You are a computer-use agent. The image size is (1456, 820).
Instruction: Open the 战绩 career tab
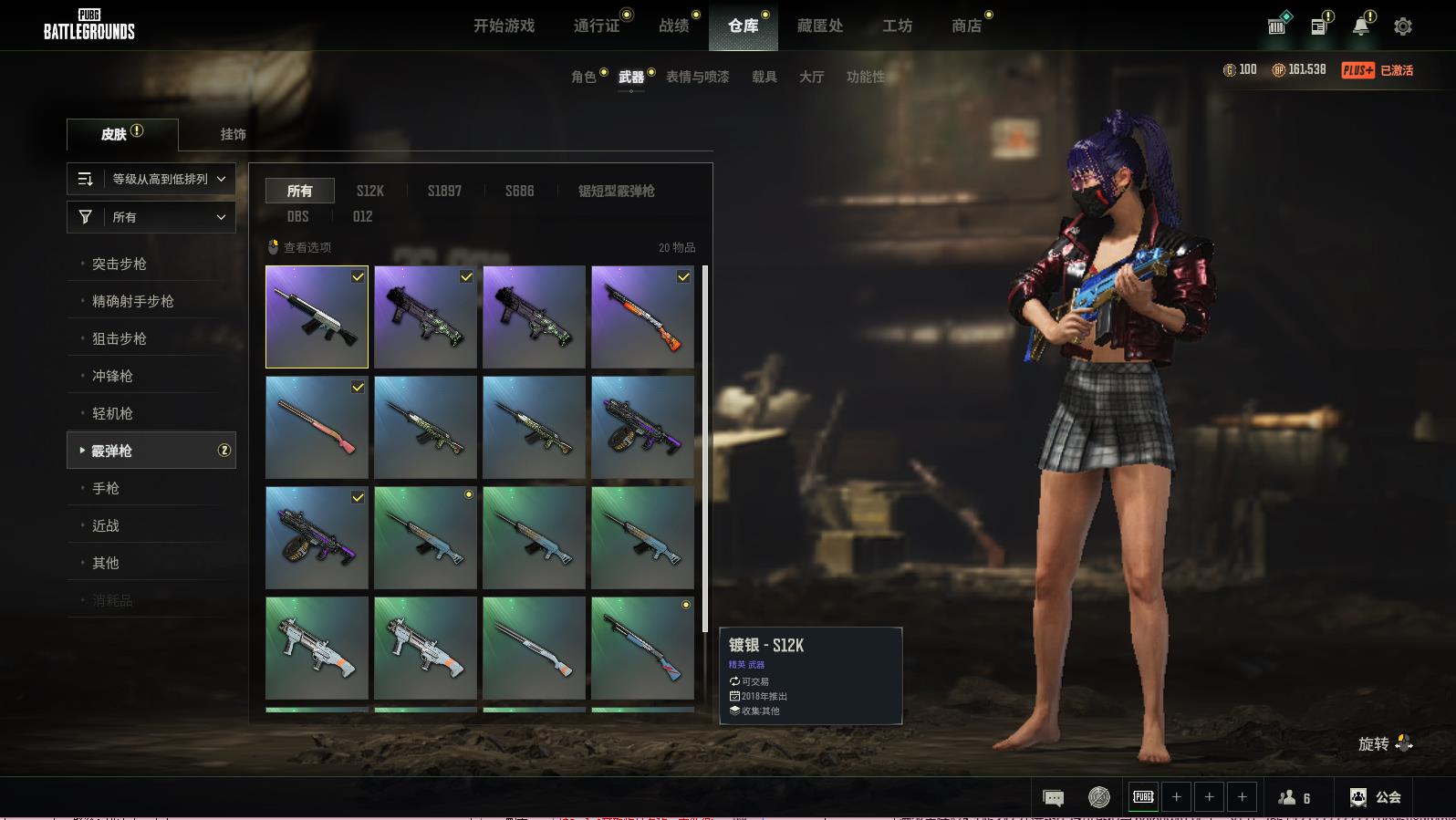674,26
